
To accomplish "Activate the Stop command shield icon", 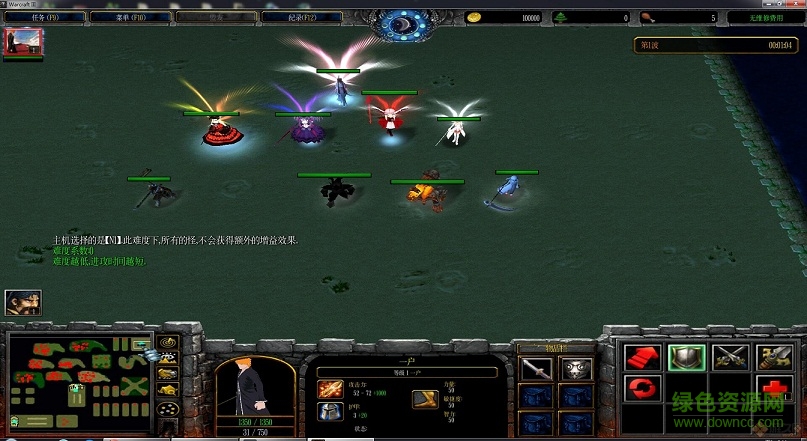I will pyautogui.click(x=684, y=355).
